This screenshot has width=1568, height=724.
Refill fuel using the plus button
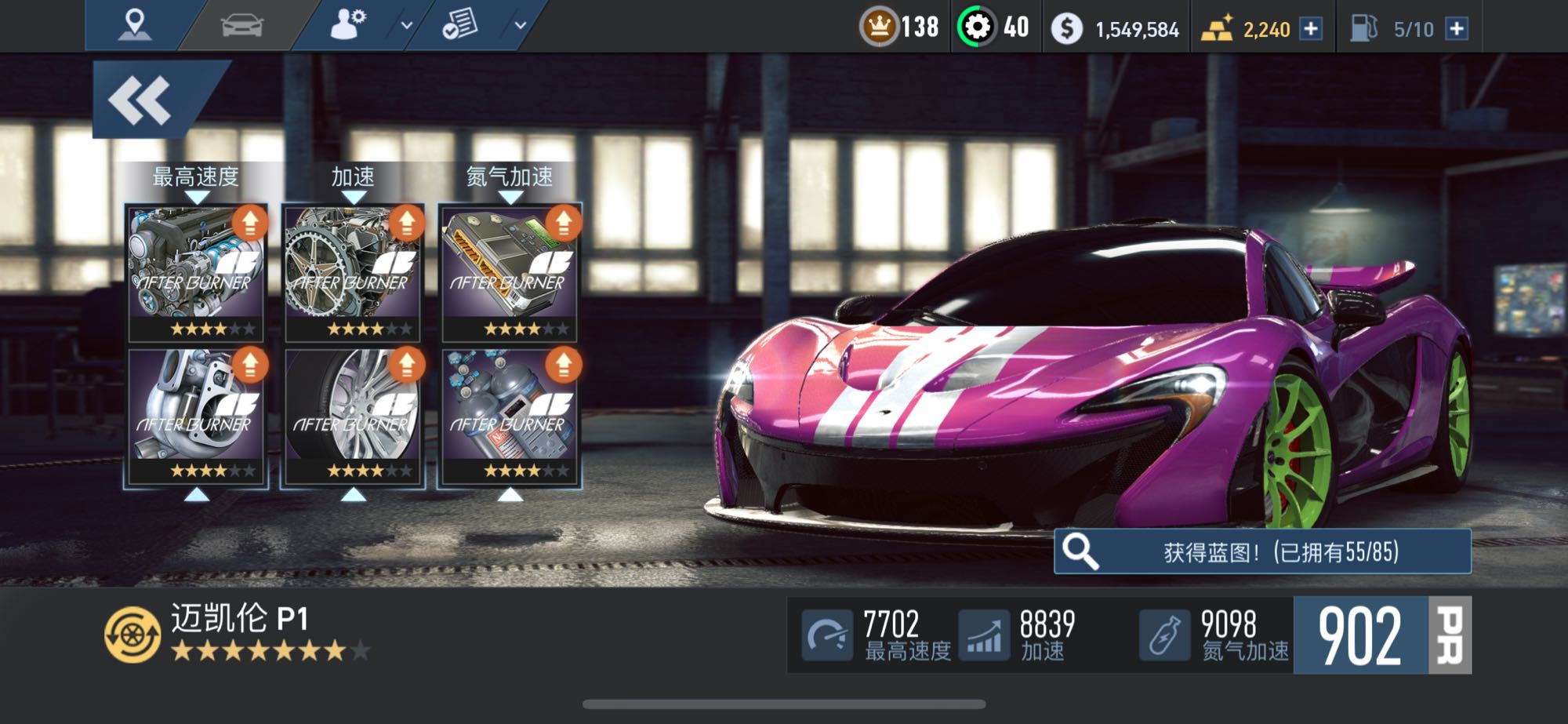[1457, 29]
